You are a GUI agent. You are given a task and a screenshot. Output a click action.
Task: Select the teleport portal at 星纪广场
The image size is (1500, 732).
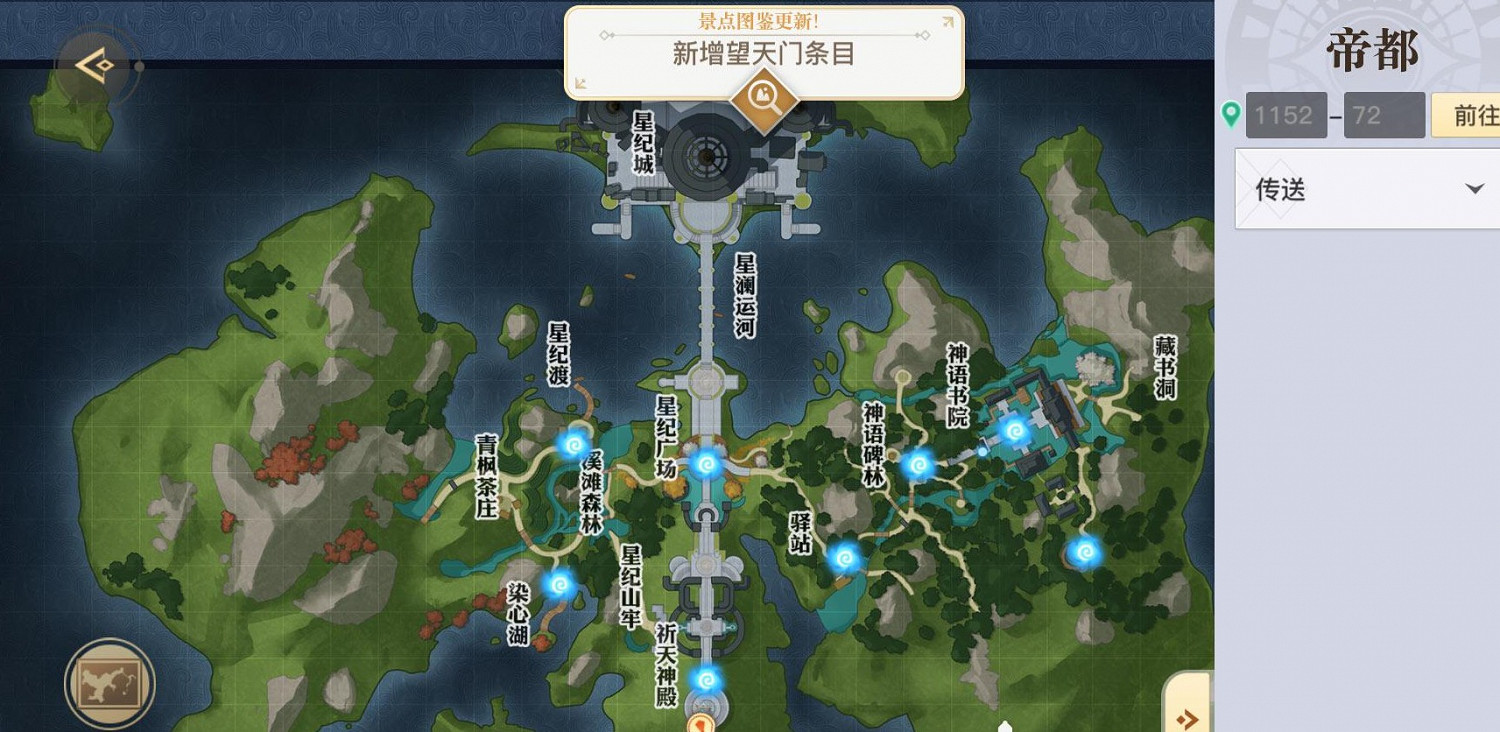pyautogui.click(x=706, y=464)
